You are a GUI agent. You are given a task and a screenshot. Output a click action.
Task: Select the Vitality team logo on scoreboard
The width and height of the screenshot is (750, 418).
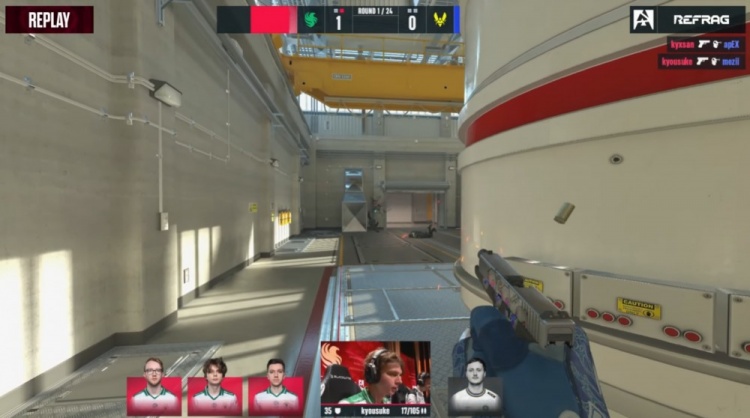coord(437,20)
